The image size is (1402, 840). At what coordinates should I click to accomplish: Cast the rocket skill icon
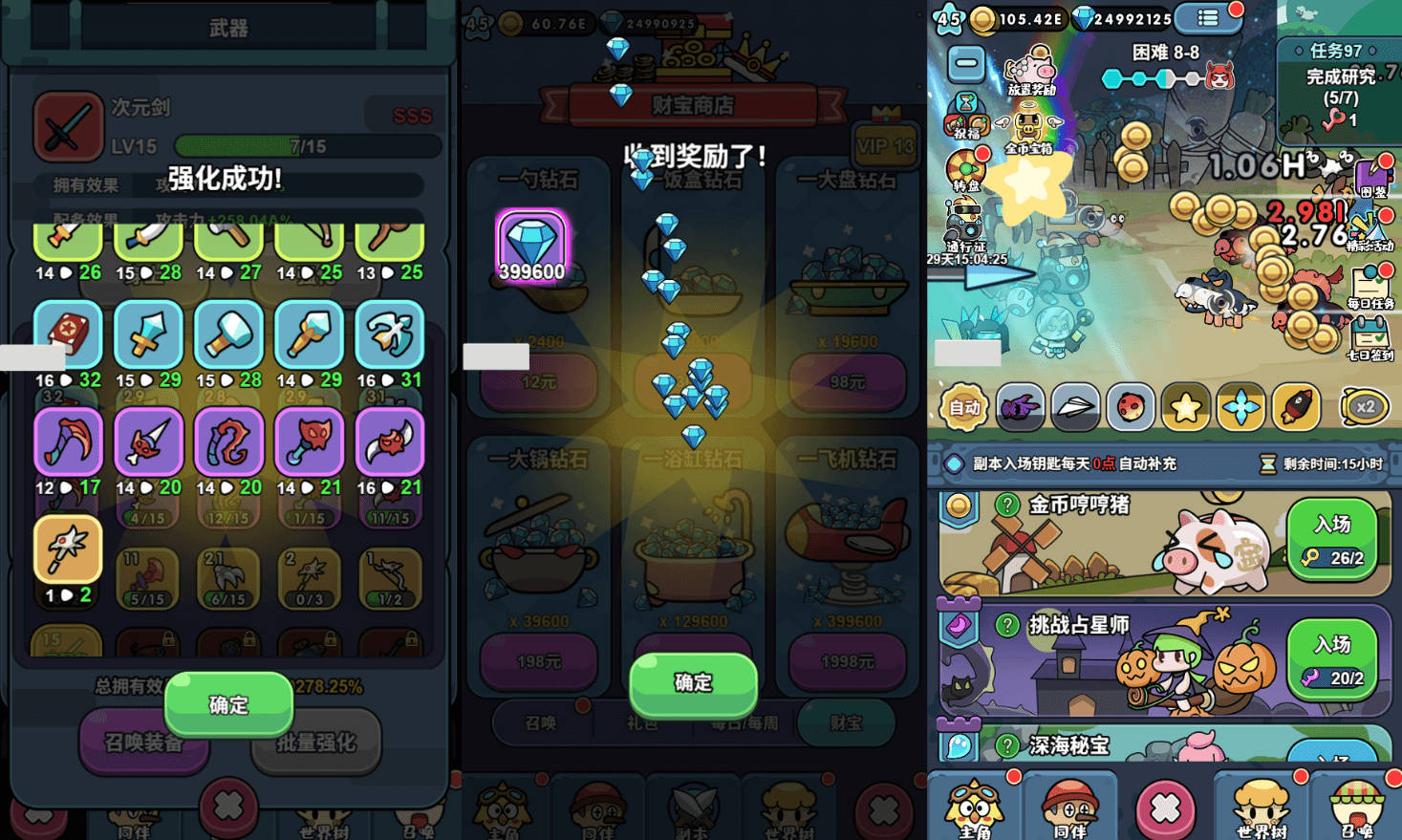point(1296,407)
